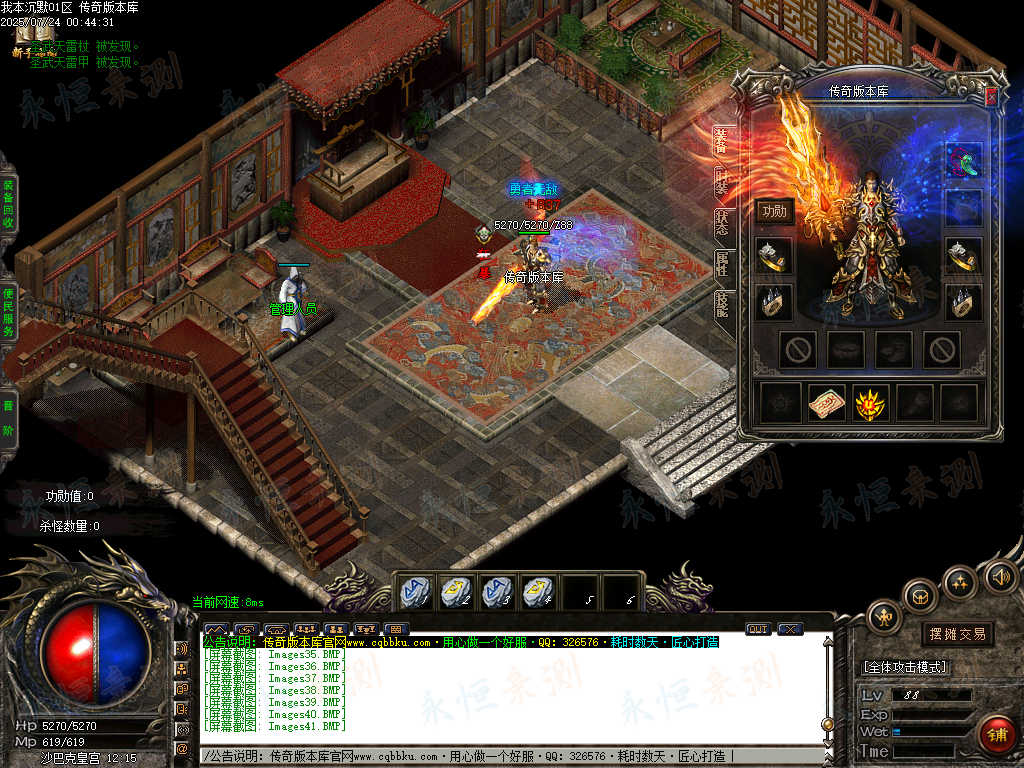Select the green-and-red charm equipment slot
The image size is (1024, 768).
point(964,160)
